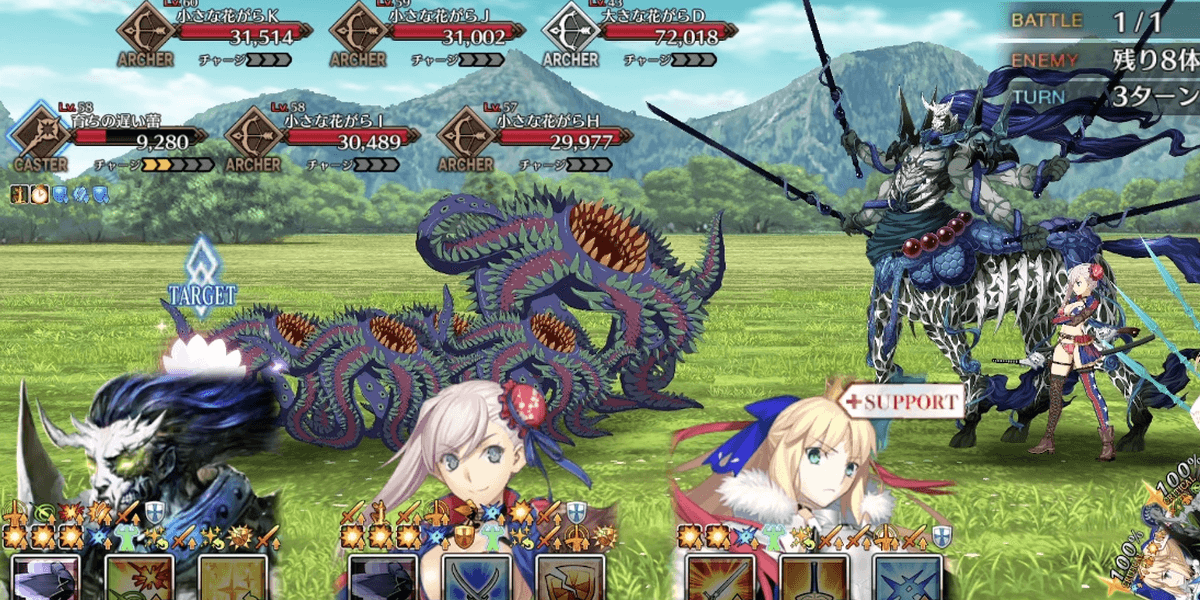Use the golden four-point star skill
This screenshot has height=600, width=1200.
click(x=232, y=580)
